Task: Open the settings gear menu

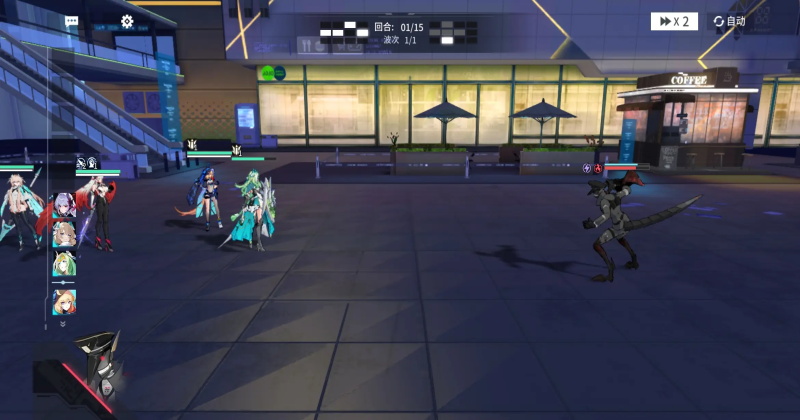Action: [127, 21]
